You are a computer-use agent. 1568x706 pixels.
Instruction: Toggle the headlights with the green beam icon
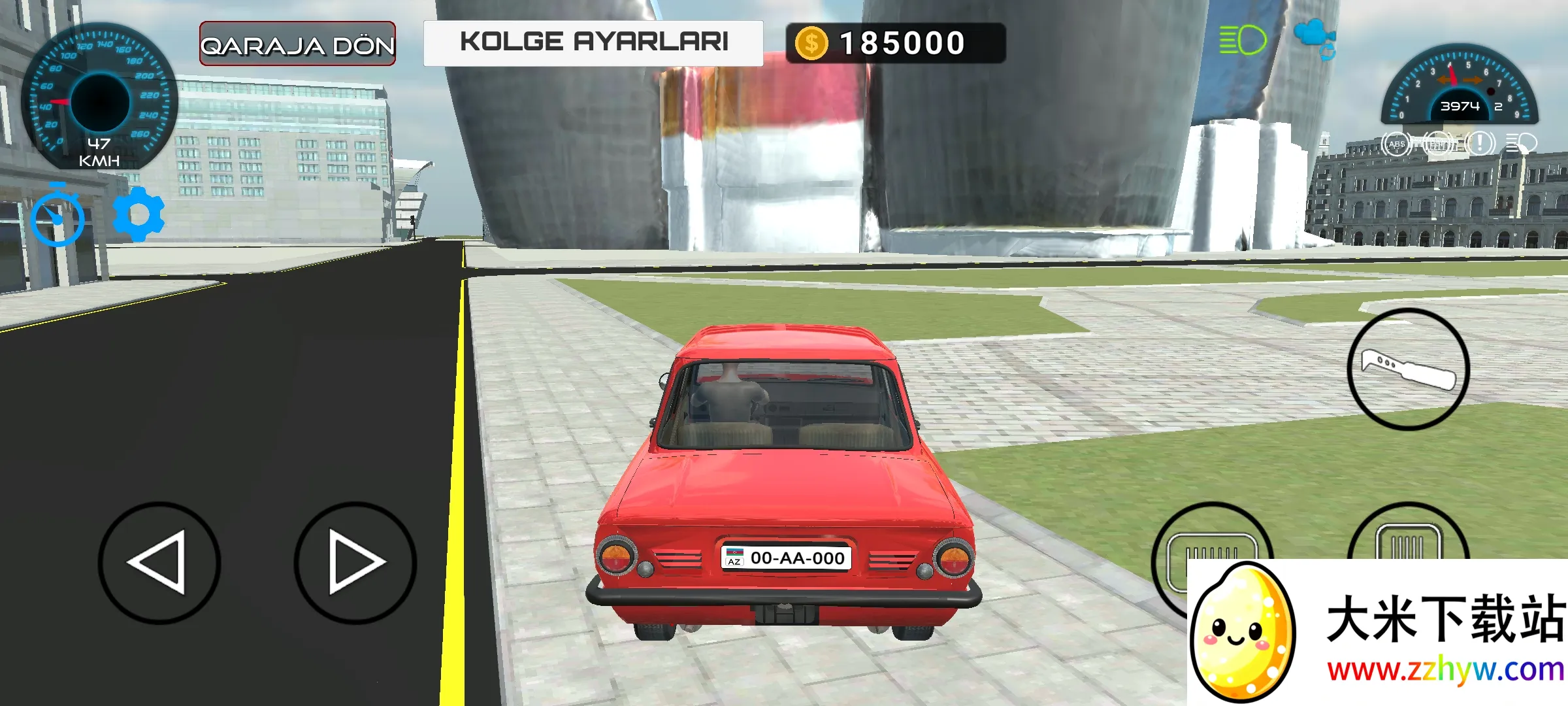1241,41
